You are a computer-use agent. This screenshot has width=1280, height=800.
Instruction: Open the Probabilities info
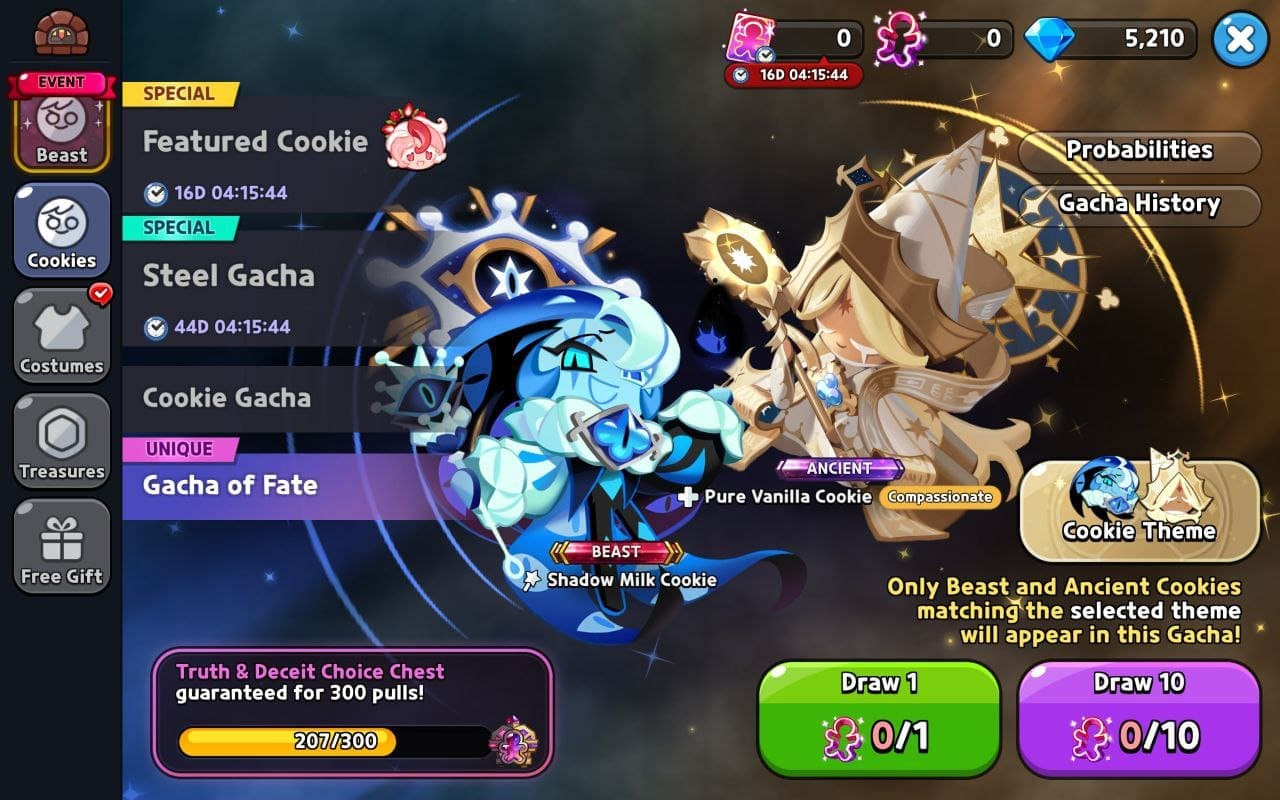1139,151
